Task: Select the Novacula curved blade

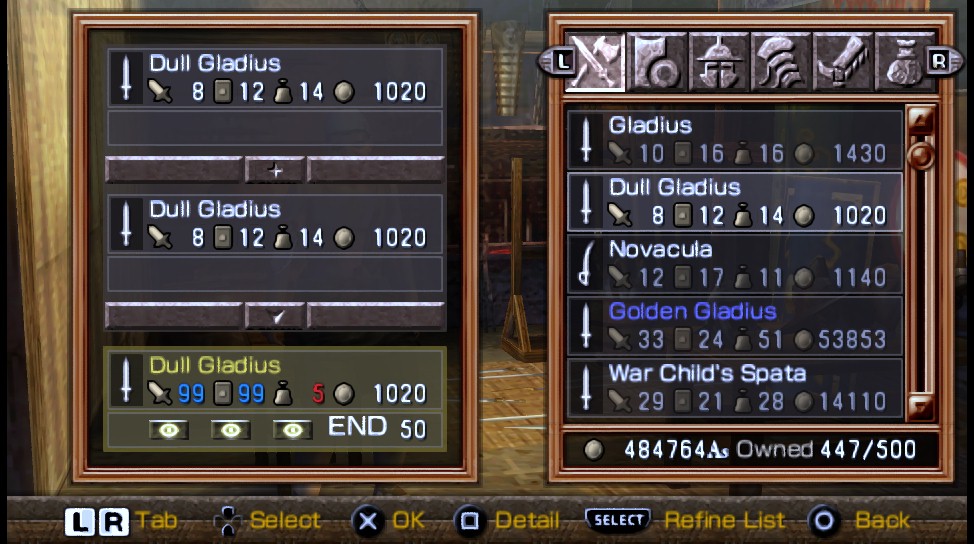Action: [735, 263]
